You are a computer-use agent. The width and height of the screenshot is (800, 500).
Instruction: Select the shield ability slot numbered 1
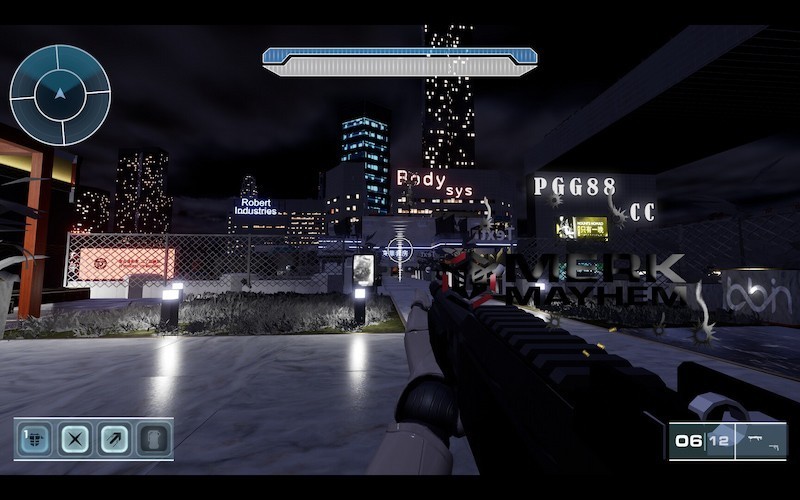pyautogui.click(x=36, y=439)
